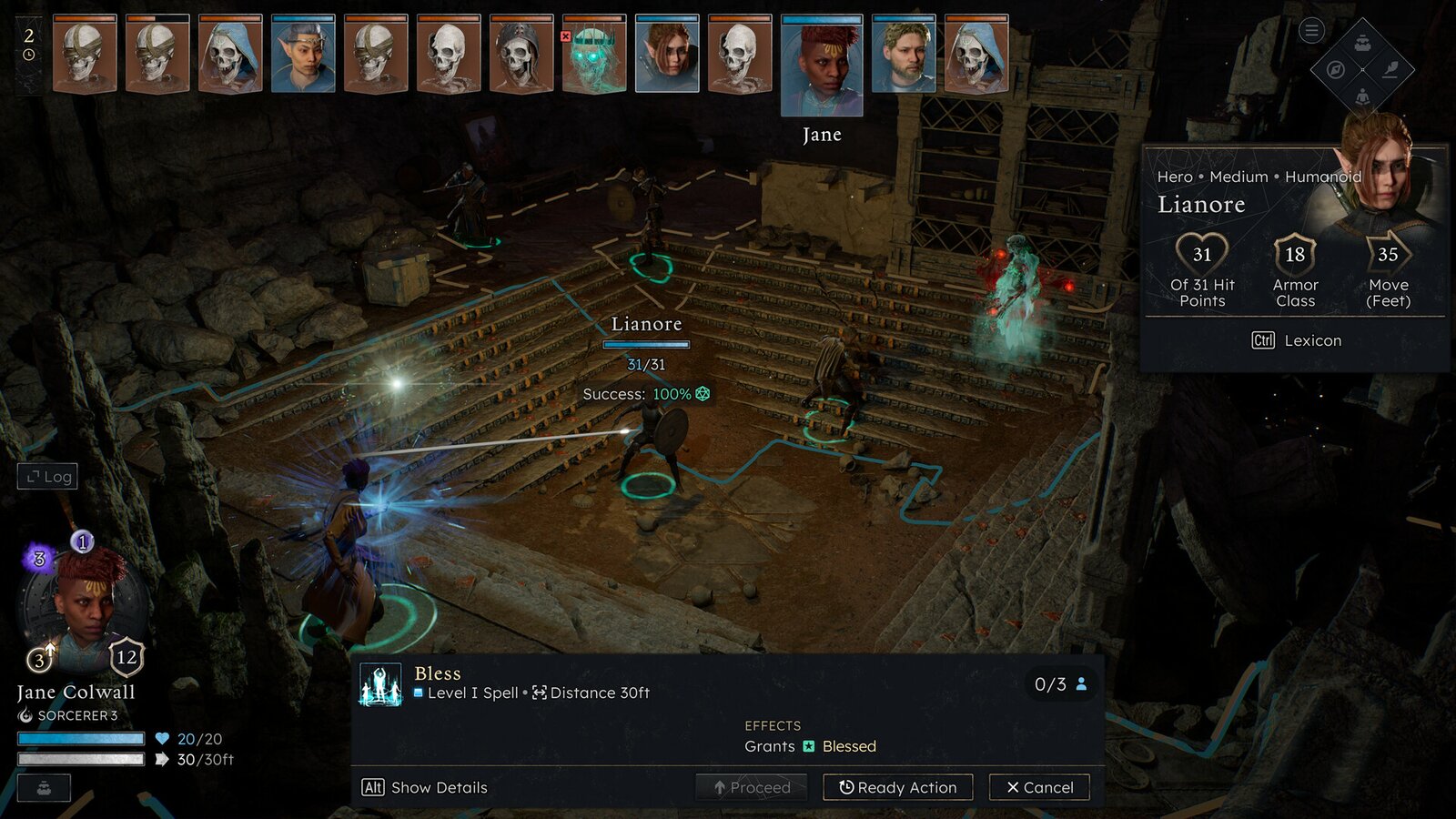Cancel the Bless spell cast
Screen dimensions: 1456x819
pyautogui.click(x=1039, y=787)
